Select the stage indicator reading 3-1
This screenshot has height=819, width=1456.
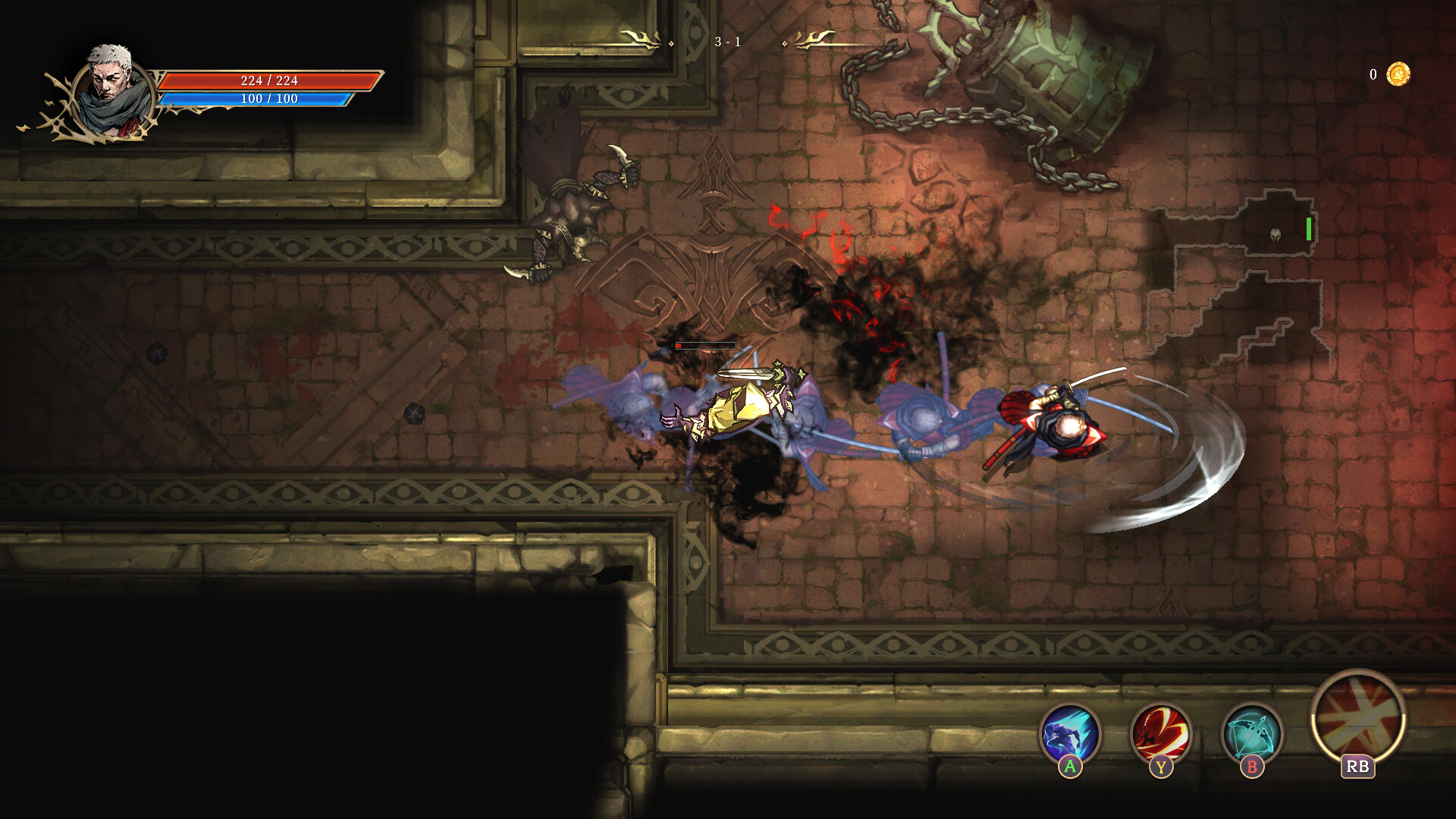725,42
